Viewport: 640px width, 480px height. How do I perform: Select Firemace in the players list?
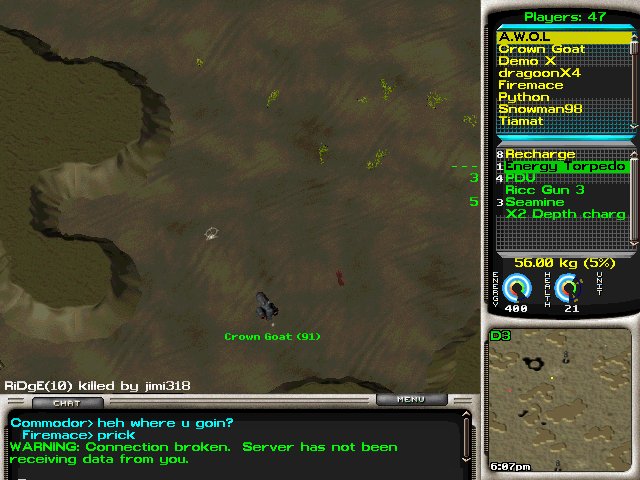click(531, 85)
